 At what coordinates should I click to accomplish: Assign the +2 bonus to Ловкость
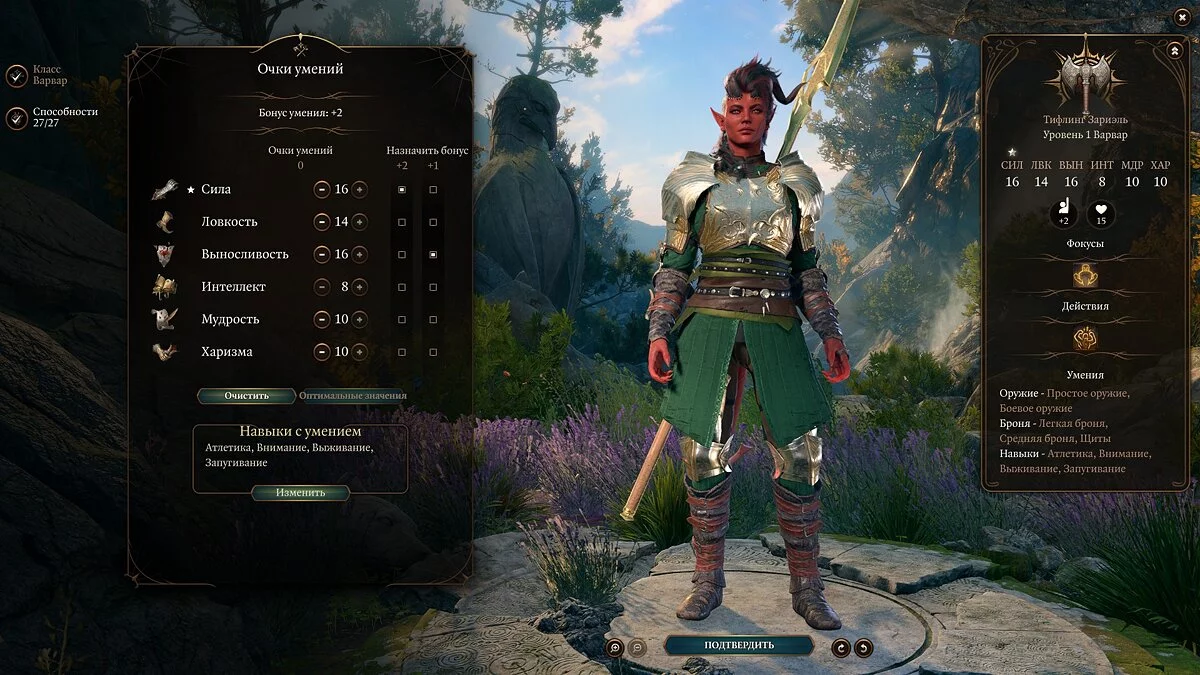(x=402, y=222)
